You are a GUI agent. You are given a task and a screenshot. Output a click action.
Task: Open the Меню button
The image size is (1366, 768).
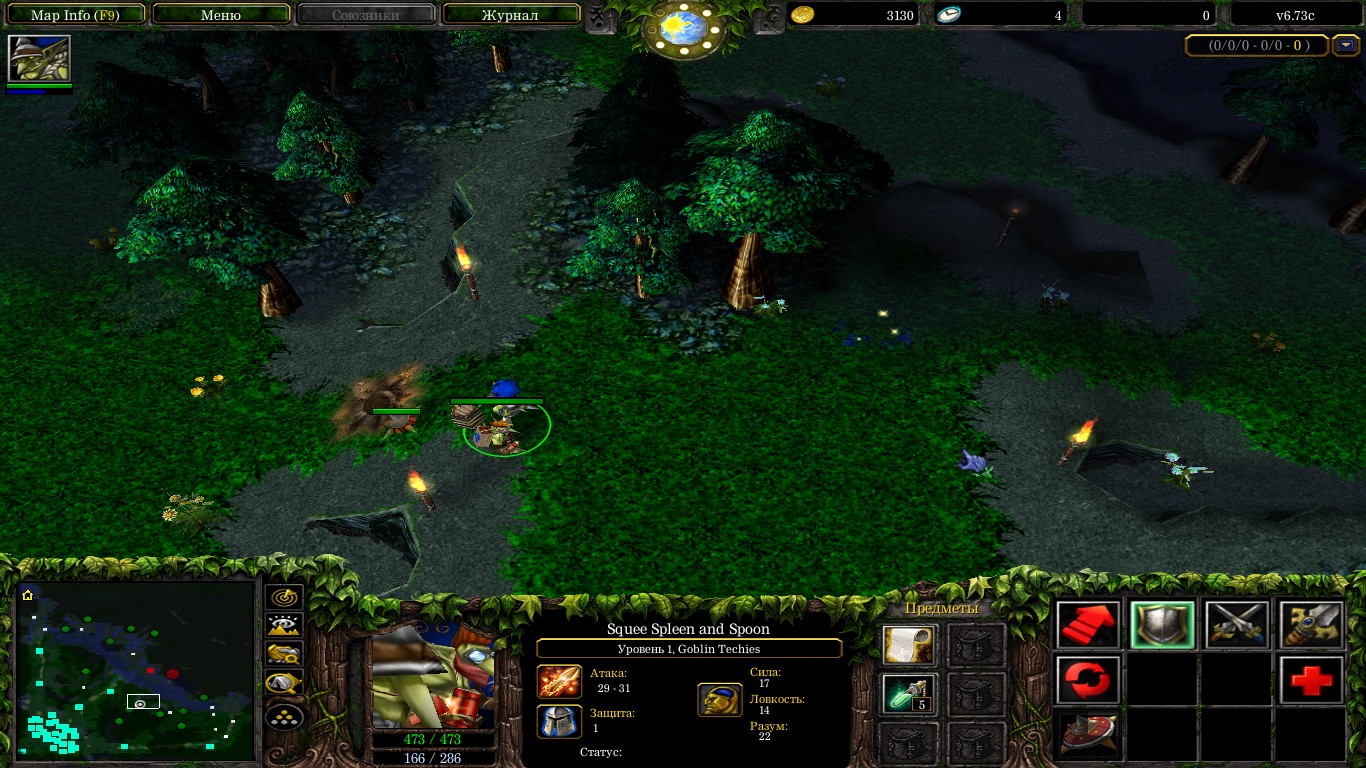[221, 15]
